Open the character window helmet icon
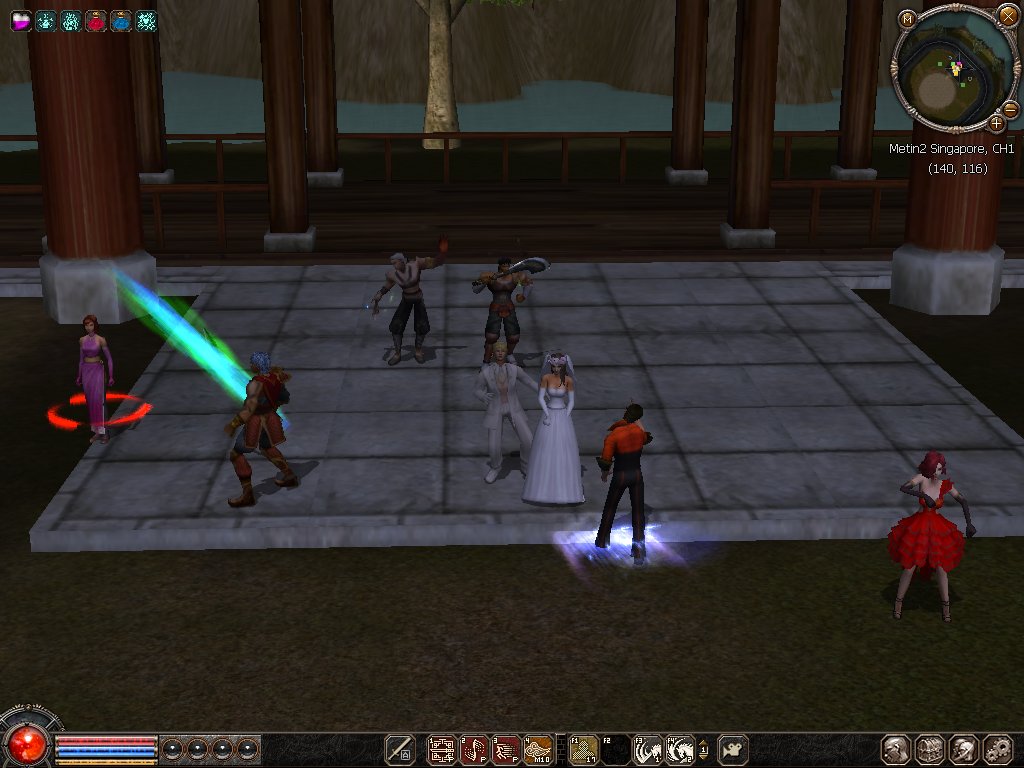The width and height of the screenshot is (1024, 768). [896, 749]
